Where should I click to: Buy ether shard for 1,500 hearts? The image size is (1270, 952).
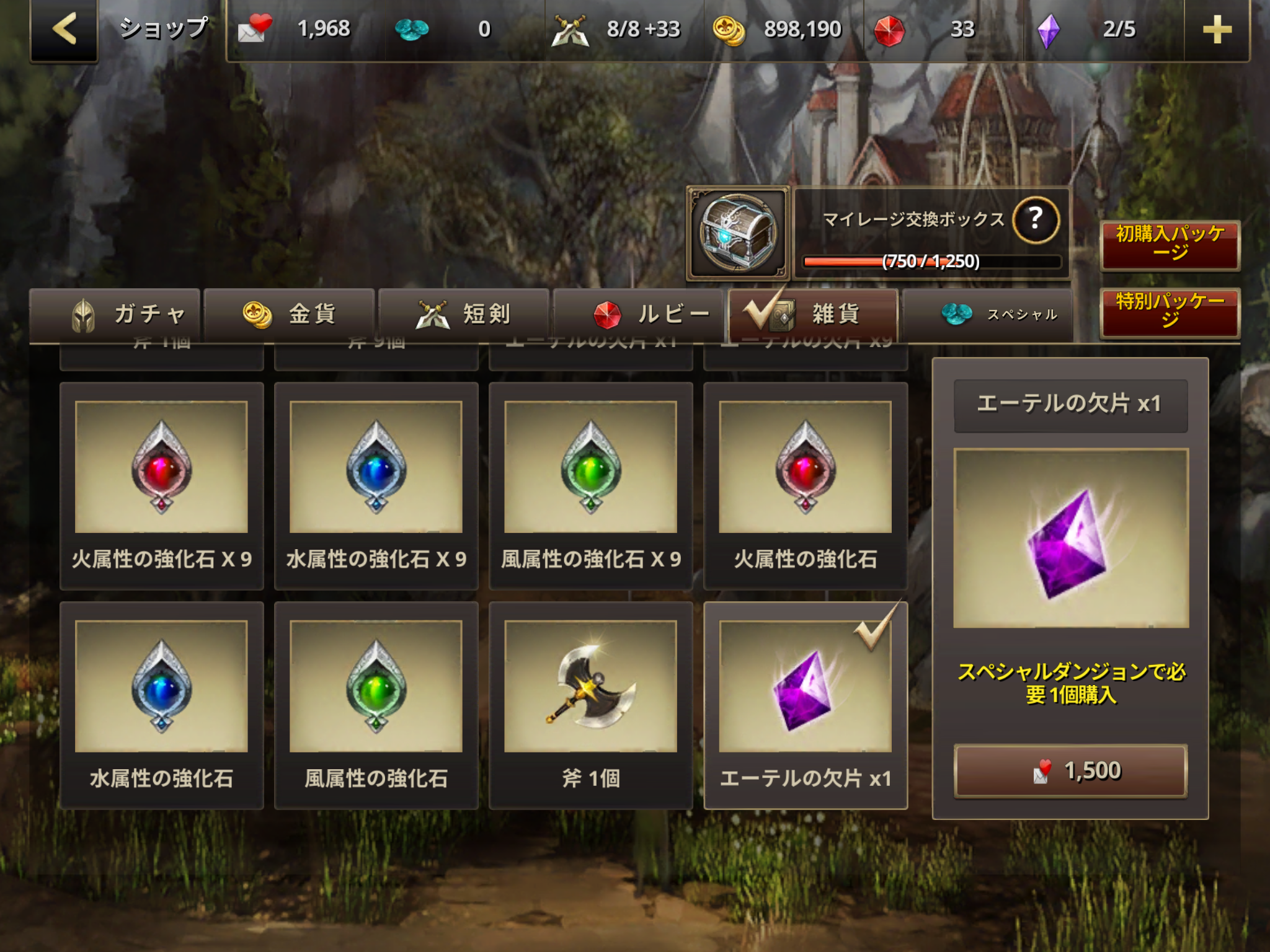[1070, 771]
